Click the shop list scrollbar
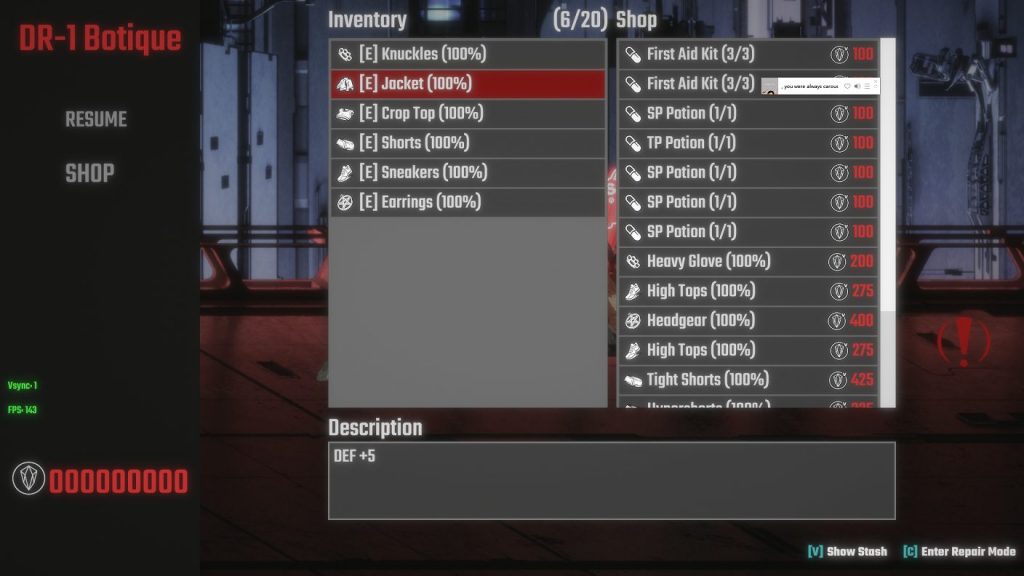Image resolution: width=1024 pixels, height=576 pixels. click(x=887, y=180)
